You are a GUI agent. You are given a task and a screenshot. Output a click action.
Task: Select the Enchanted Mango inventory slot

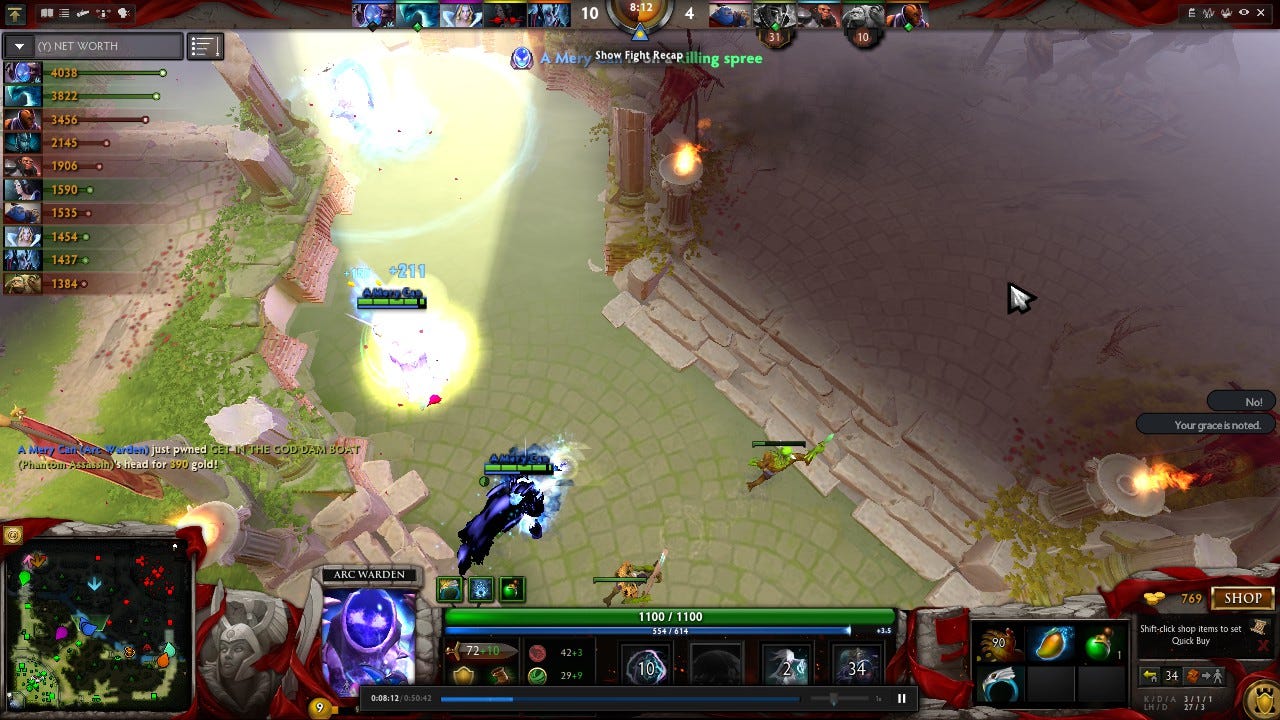point(1050,643)
